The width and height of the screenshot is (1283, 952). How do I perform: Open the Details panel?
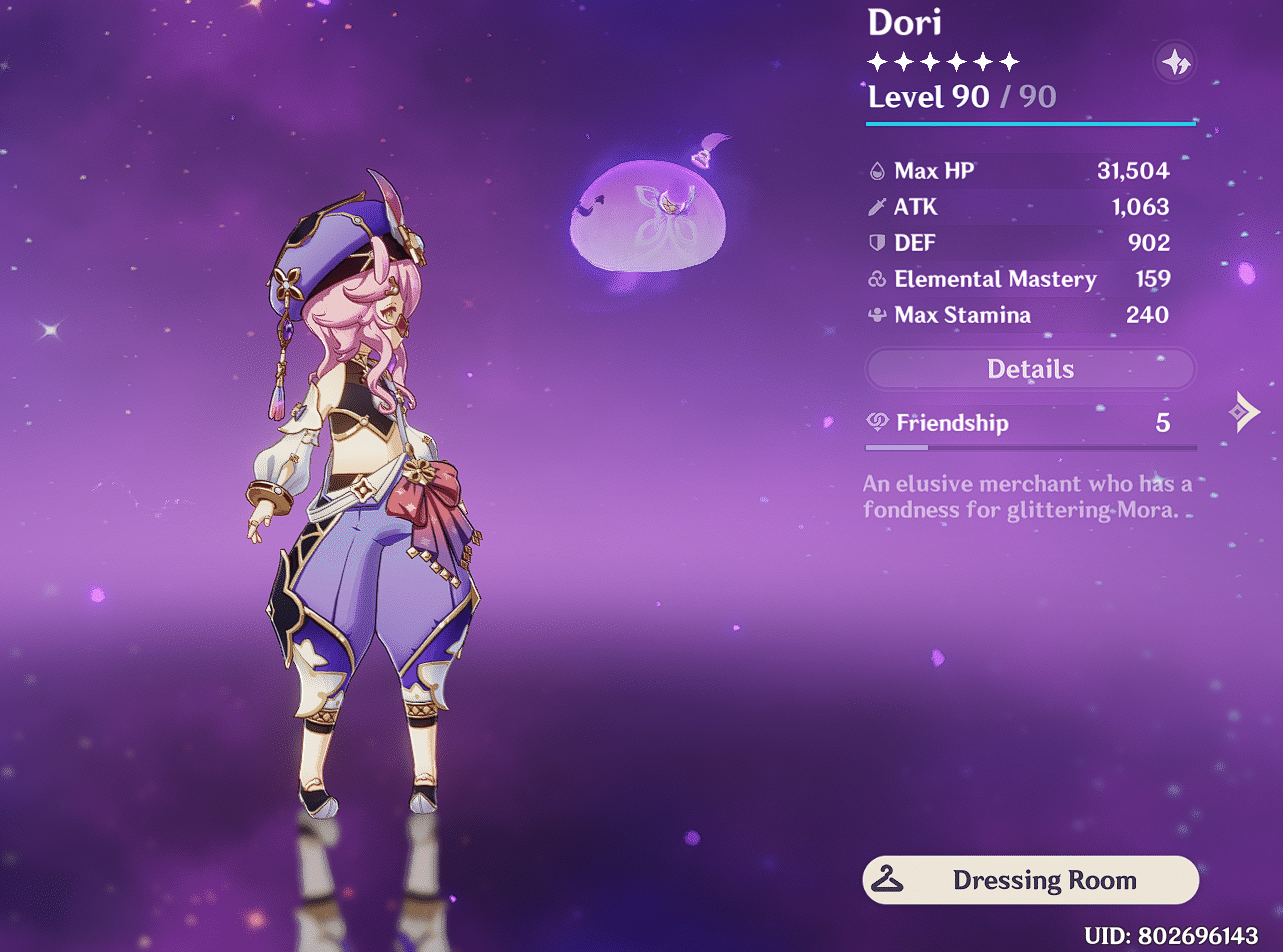pyautogui.click(x=1030, y=369)
